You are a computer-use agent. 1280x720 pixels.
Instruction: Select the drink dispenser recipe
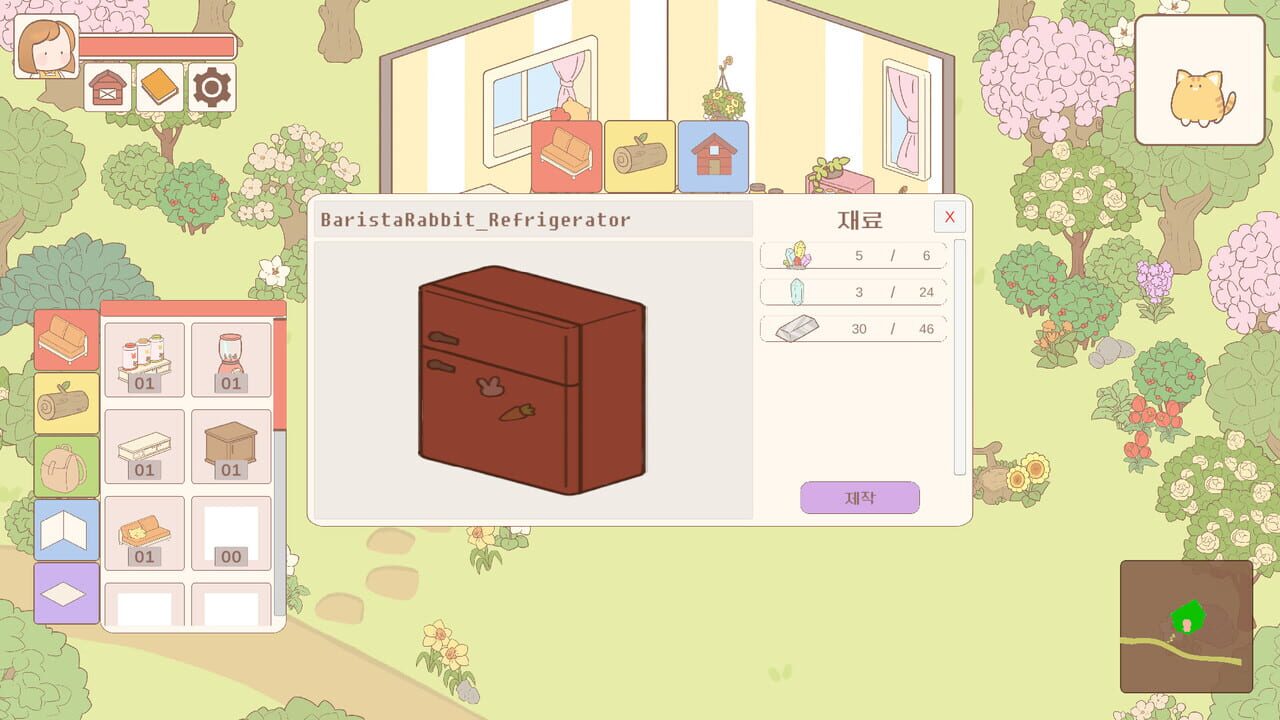tap(144, 358)
